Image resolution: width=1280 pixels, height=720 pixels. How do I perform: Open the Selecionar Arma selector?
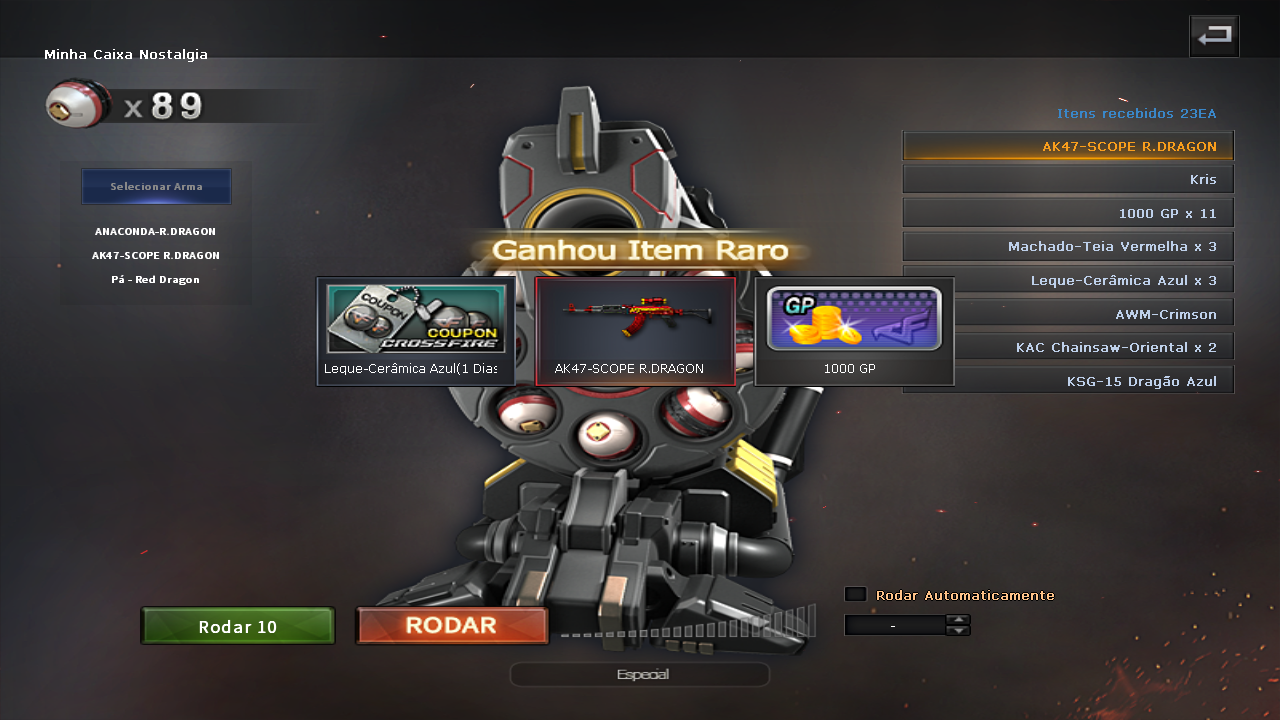pos(156,186)
